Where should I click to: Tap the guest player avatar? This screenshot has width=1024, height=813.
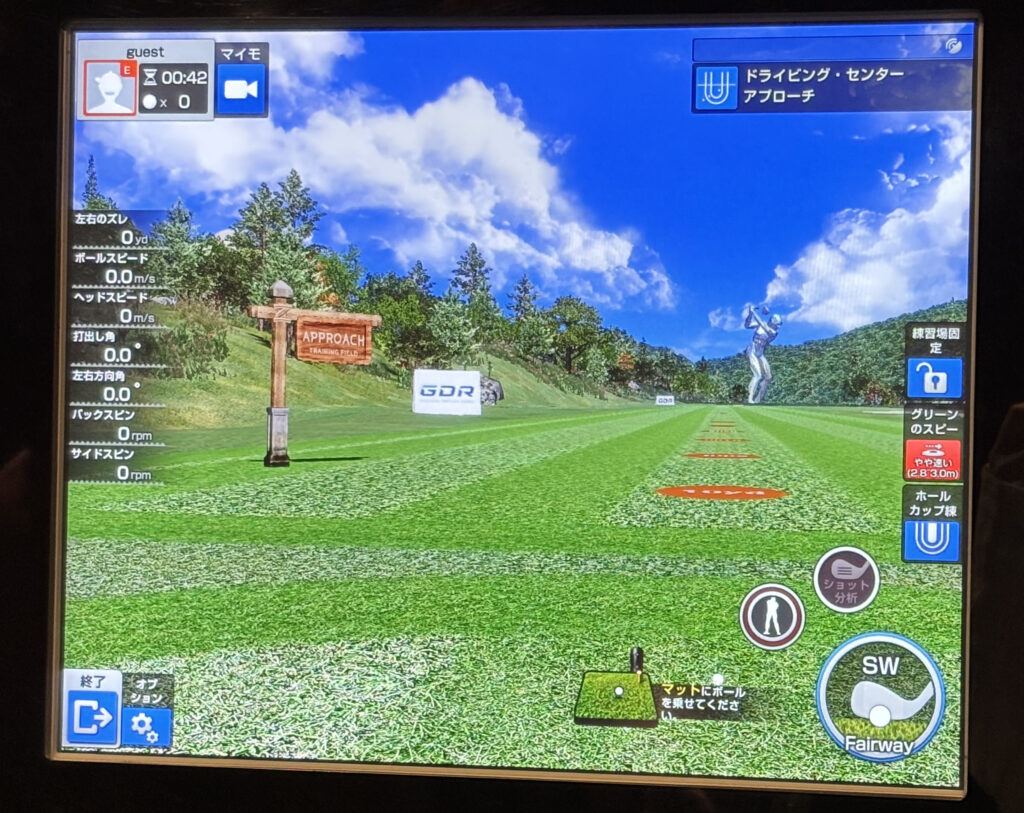(110, 88)
